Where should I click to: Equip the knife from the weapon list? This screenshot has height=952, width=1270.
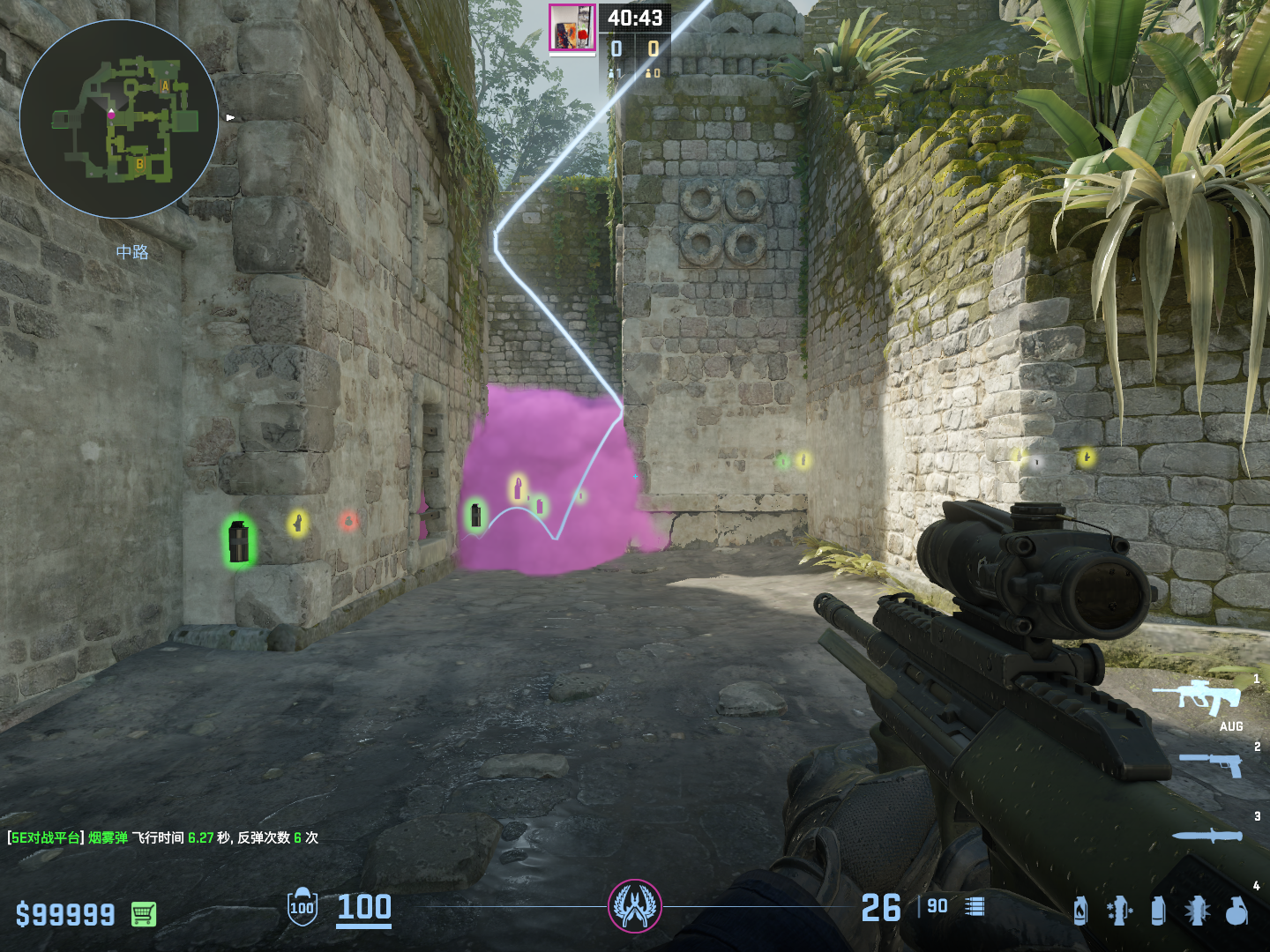click(x=1206, y=835)
